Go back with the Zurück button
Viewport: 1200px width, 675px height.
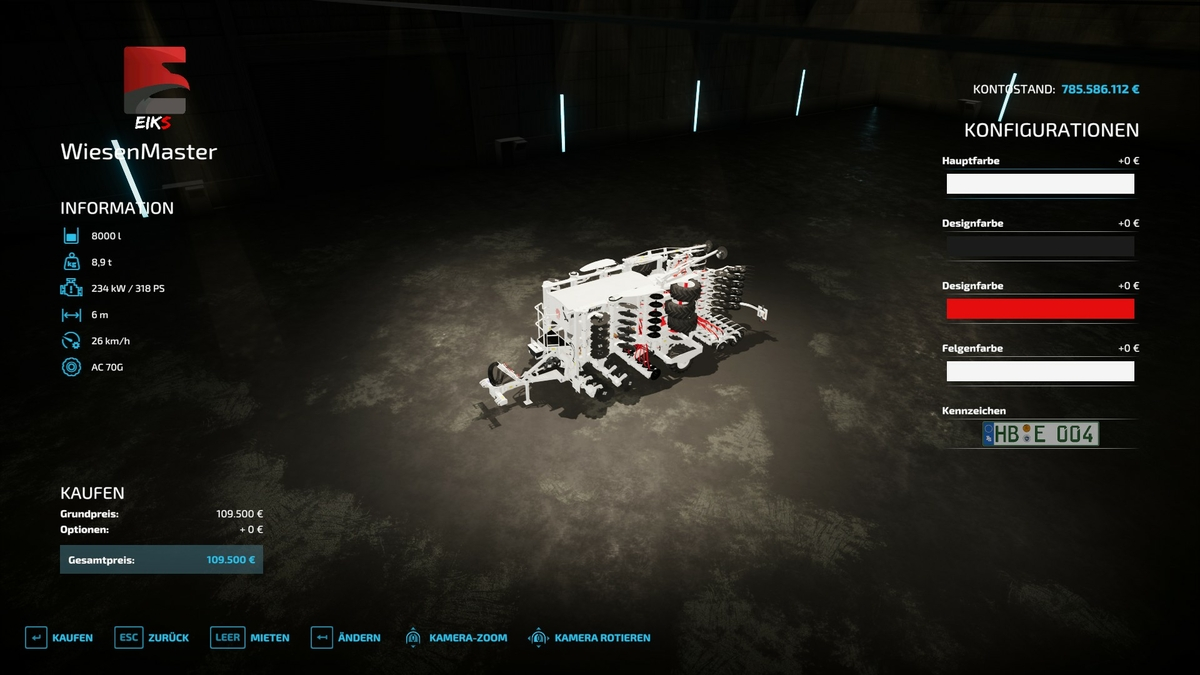tap(152, 638)
